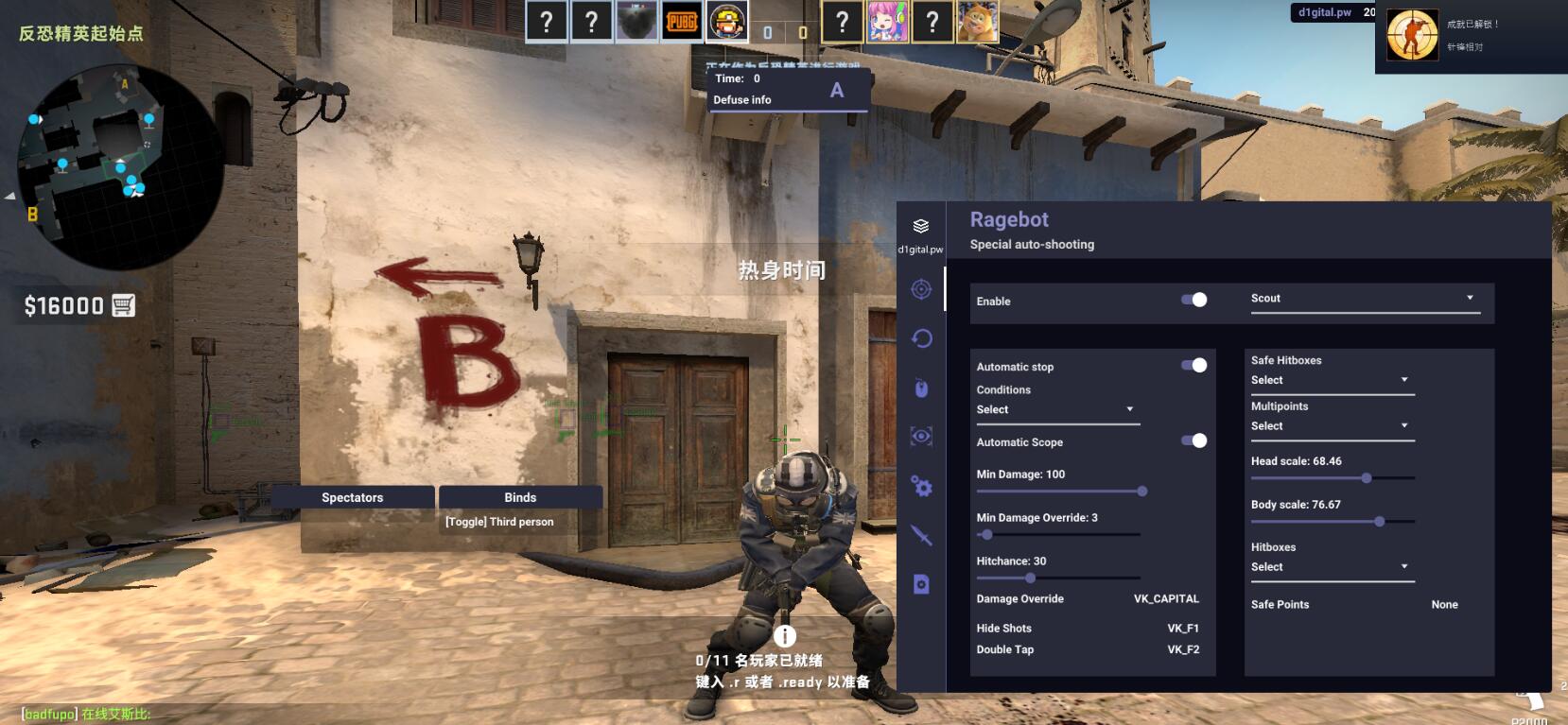Viewport: 1568px width, 725px height.
Task: Turn off the Automatic stop toggle
Action: coord(1193,365)
